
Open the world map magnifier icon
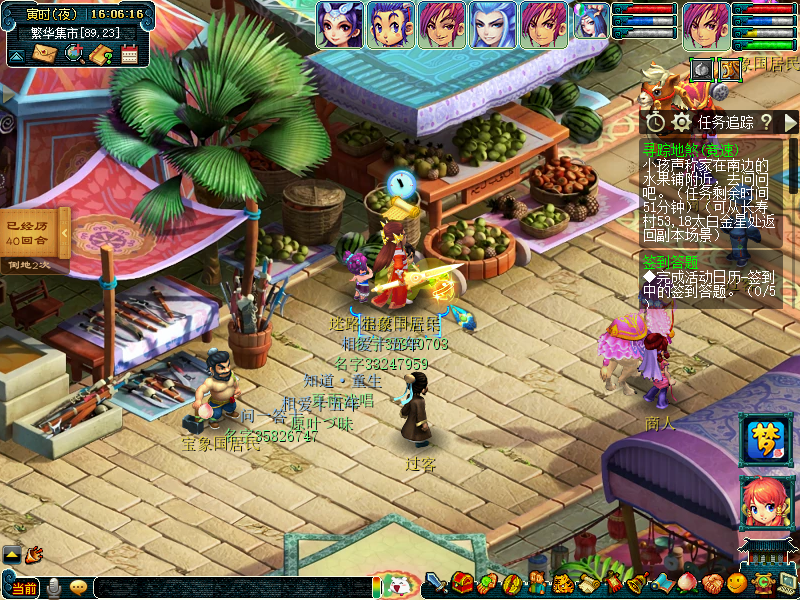pos(73,53)
